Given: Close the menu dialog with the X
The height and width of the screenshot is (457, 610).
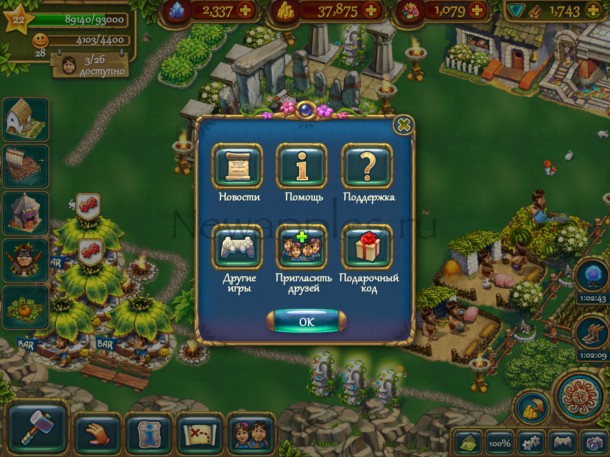Looking at the screenshot, I should 403,125.
